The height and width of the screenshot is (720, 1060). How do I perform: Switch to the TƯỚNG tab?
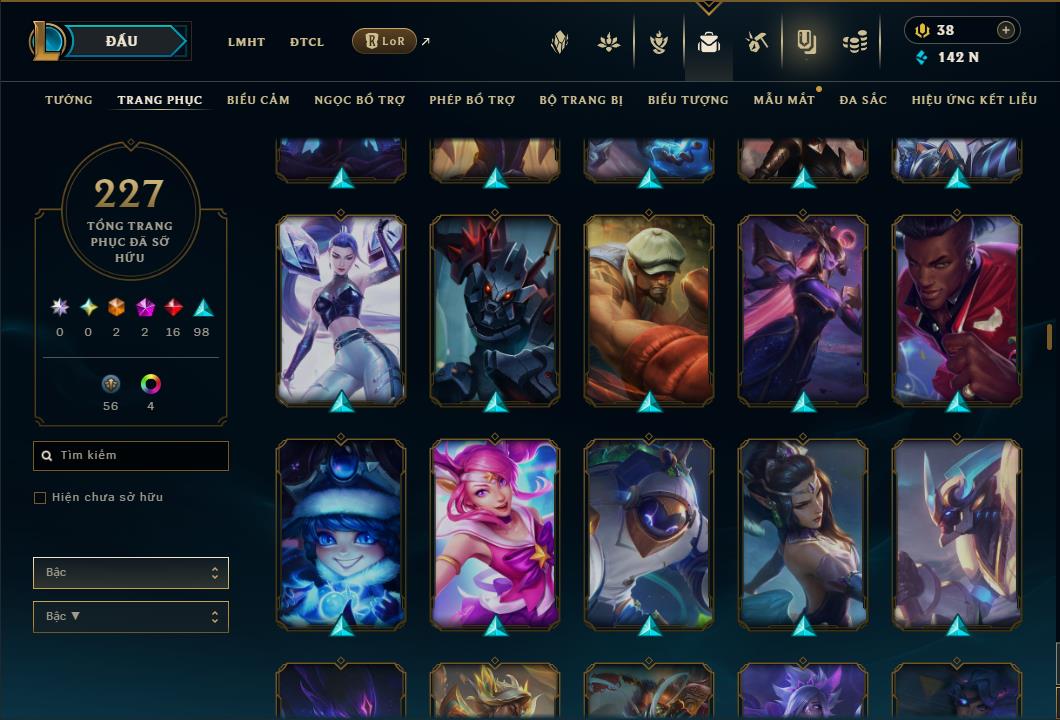pos(69,100)
